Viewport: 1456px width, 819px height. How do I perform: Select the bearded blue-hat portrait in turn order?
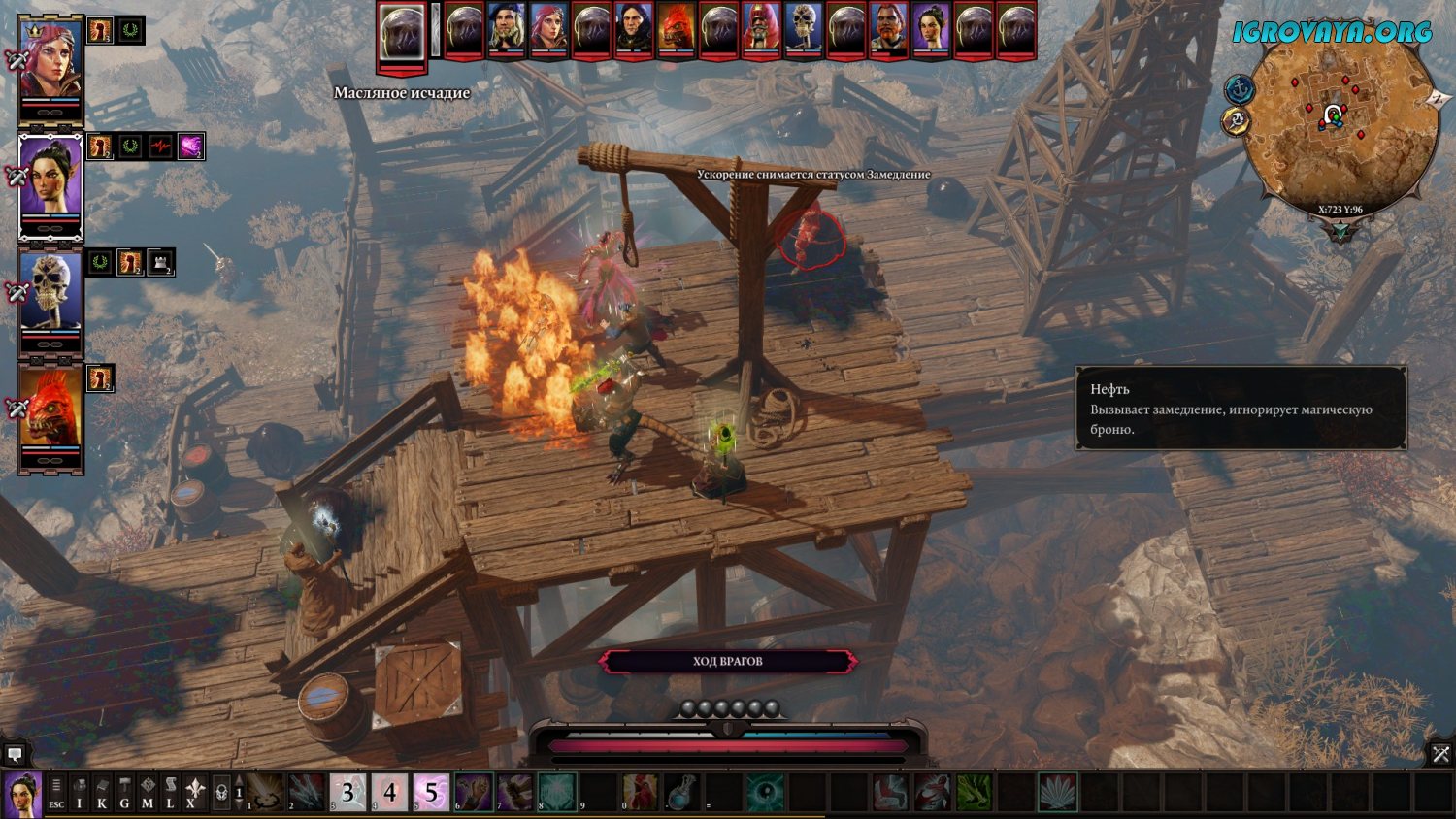506,29
